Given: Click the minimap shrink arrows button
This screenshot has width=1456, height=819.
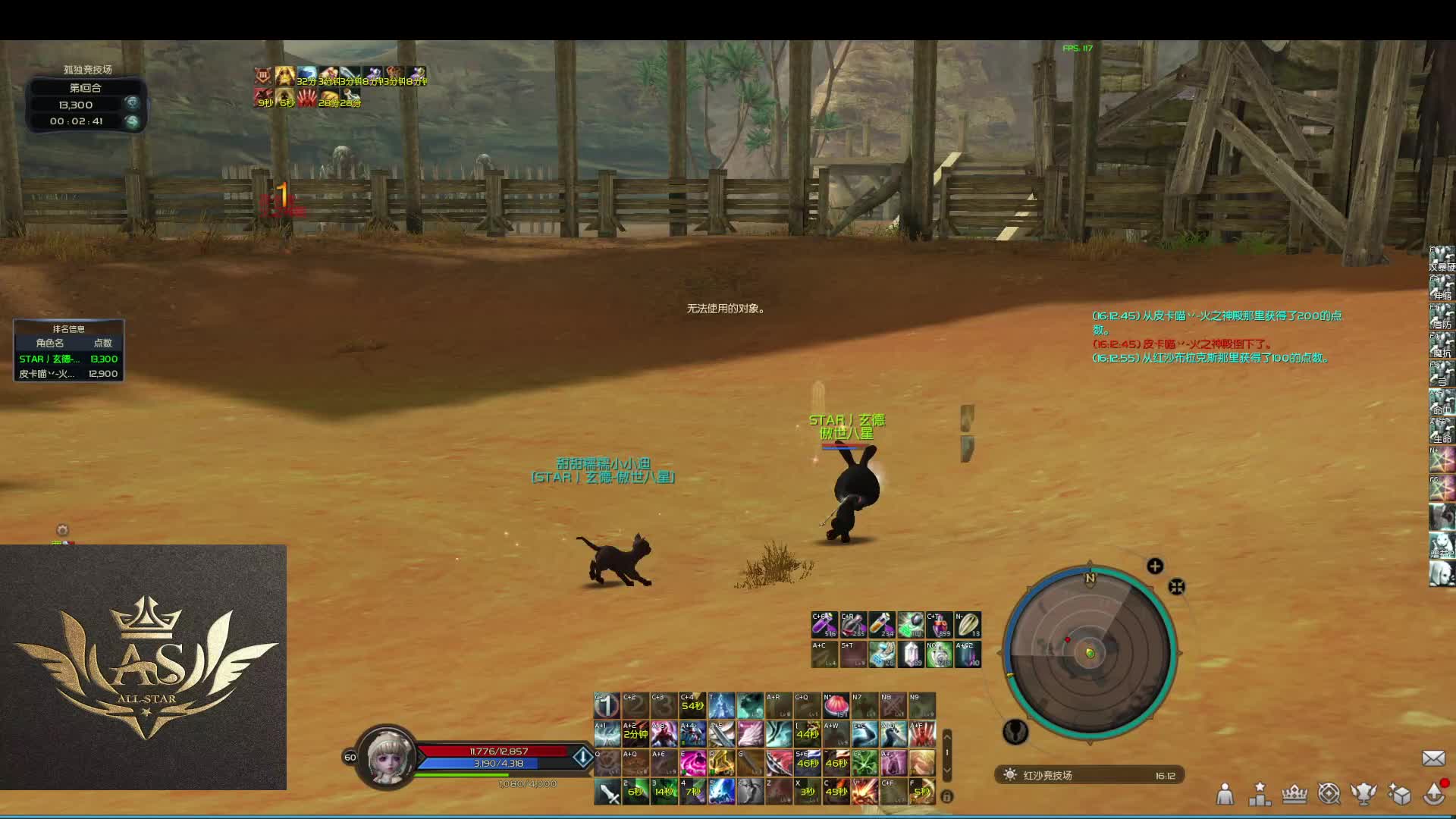Looking at the screenshot, I should tap(1176, 587).
